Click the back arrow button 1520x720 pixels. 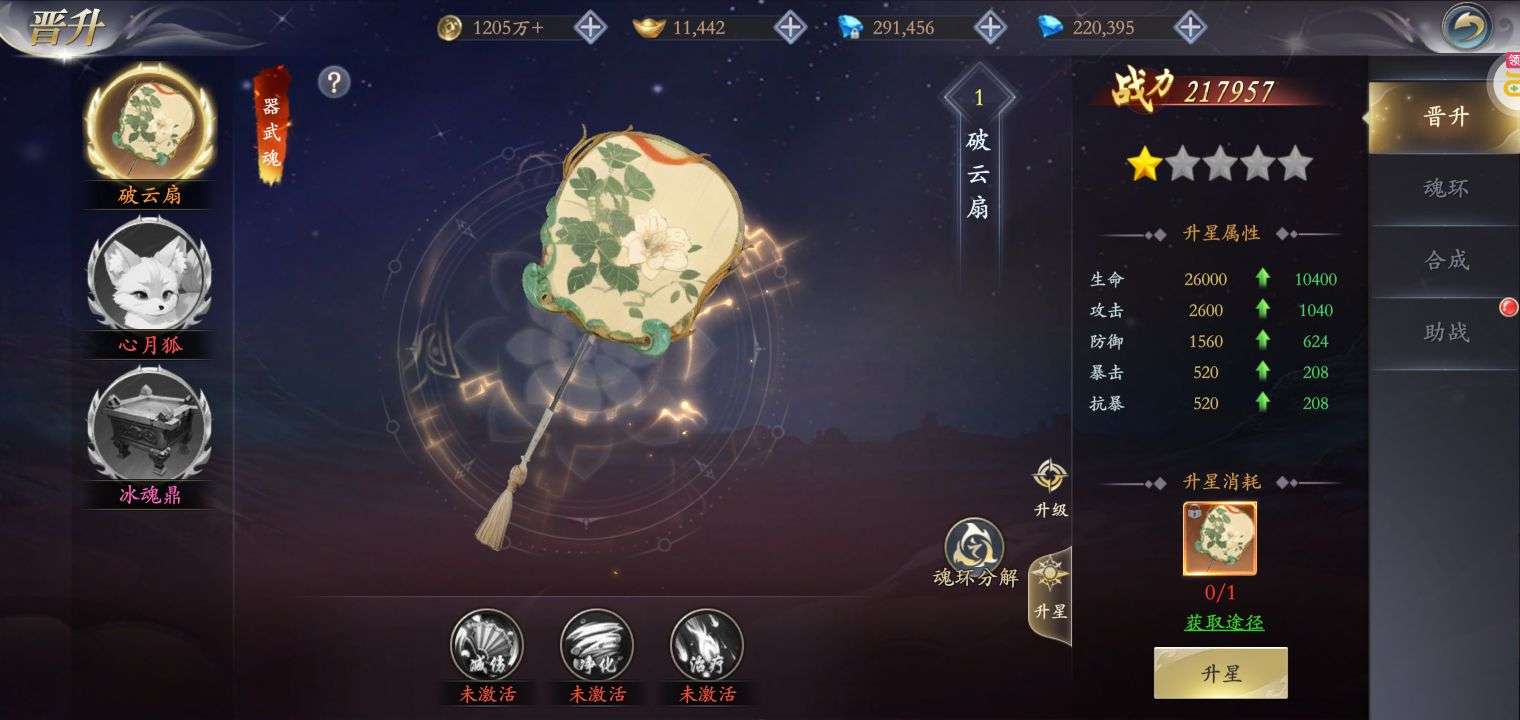(x=1466, y=27)
